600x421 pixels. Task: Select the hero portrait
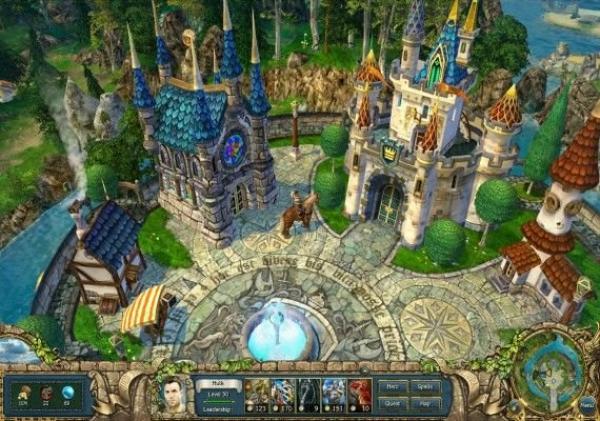[x=174, y=394]
